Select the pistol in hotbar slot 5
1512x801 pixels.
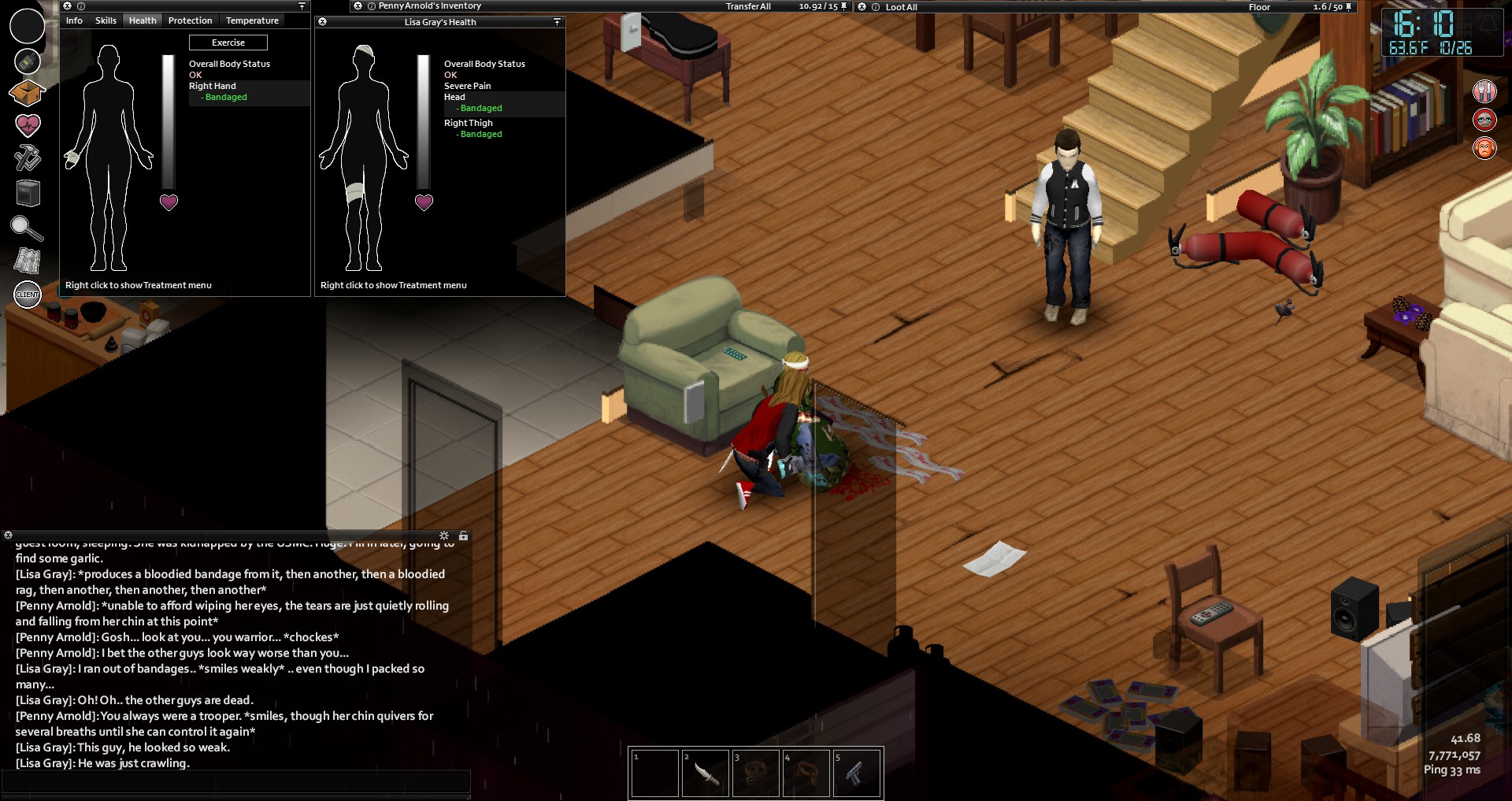pos(856,773)
